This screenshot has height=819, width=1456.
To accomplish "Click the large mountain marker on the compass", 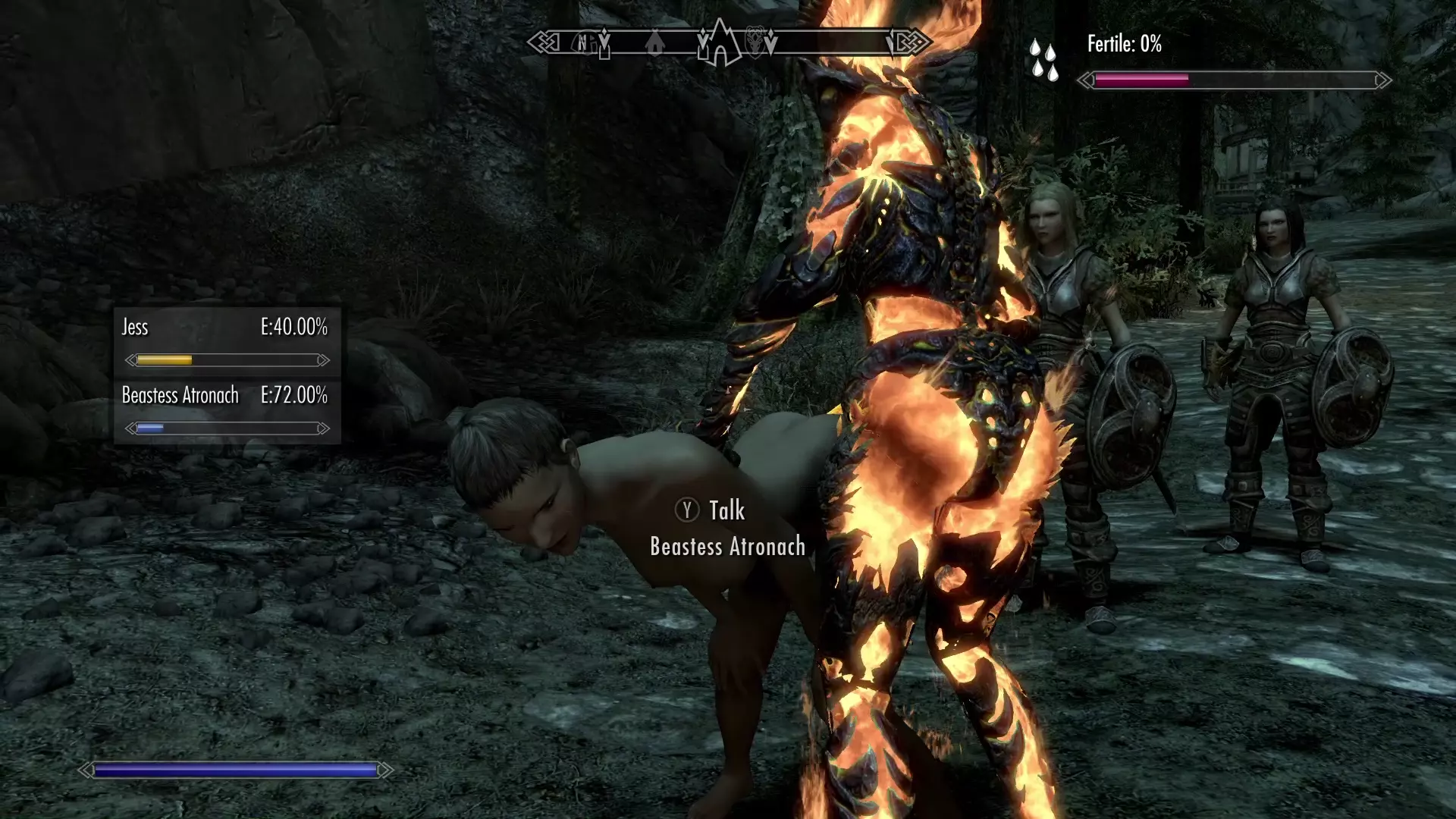I will (x=719, y=42).
